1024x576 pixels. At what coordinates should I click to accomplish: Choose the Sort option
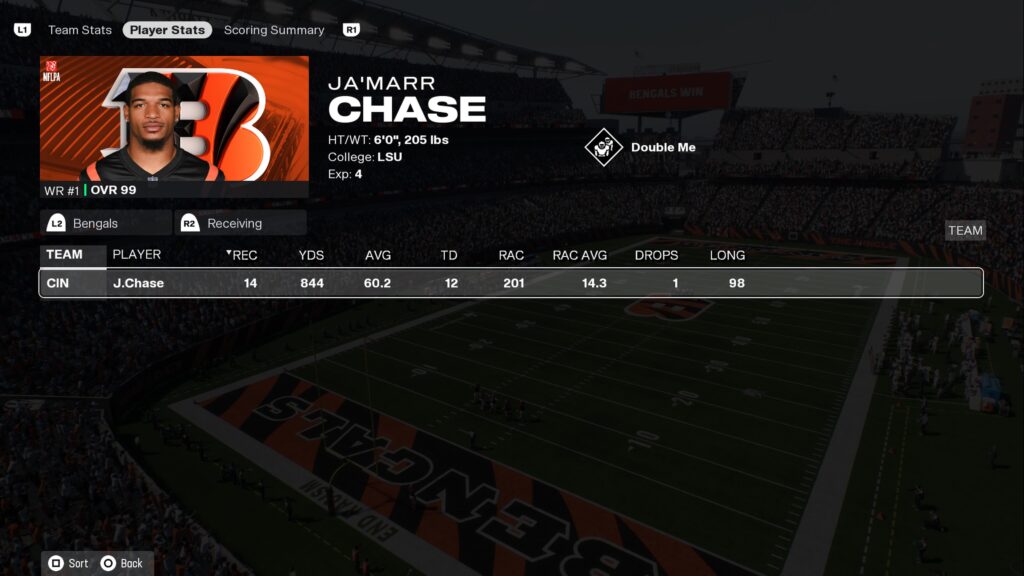coord(68,563)
